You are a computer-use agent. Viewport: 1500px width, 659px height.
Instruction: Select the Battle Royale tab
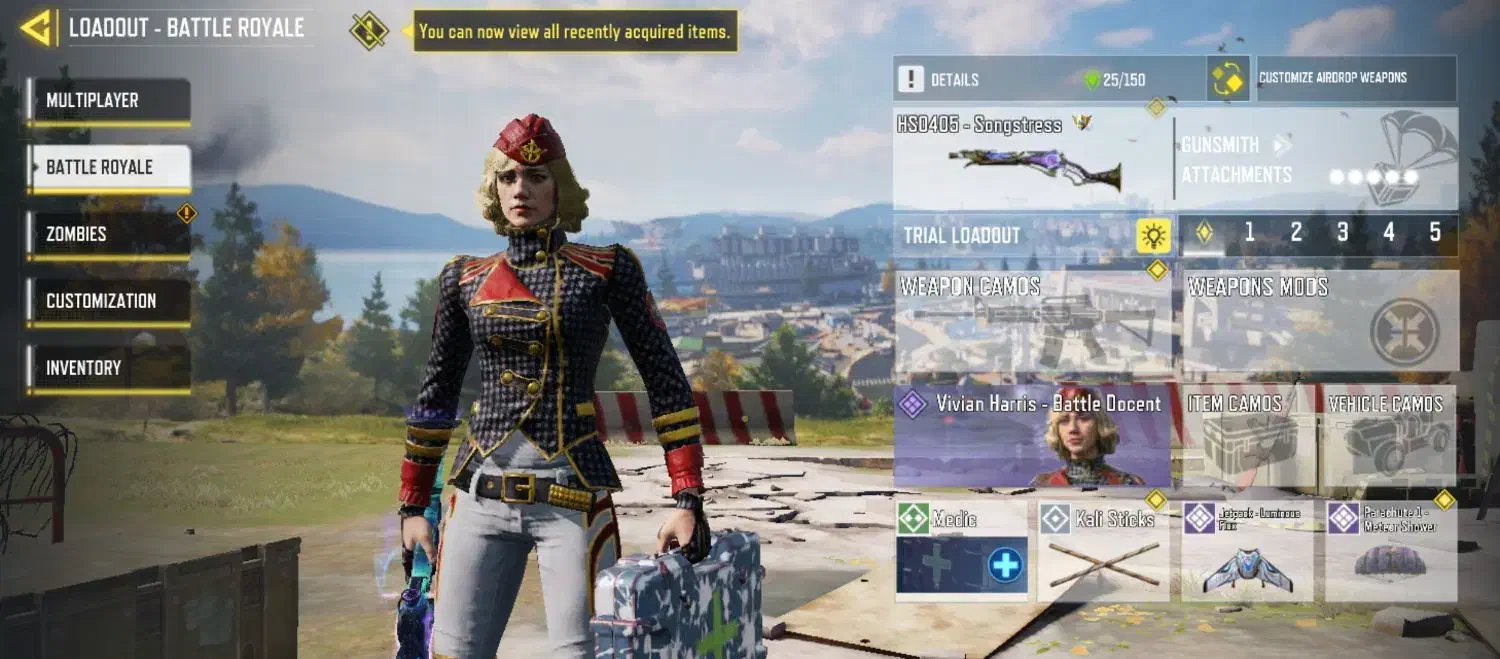(108, 167)
